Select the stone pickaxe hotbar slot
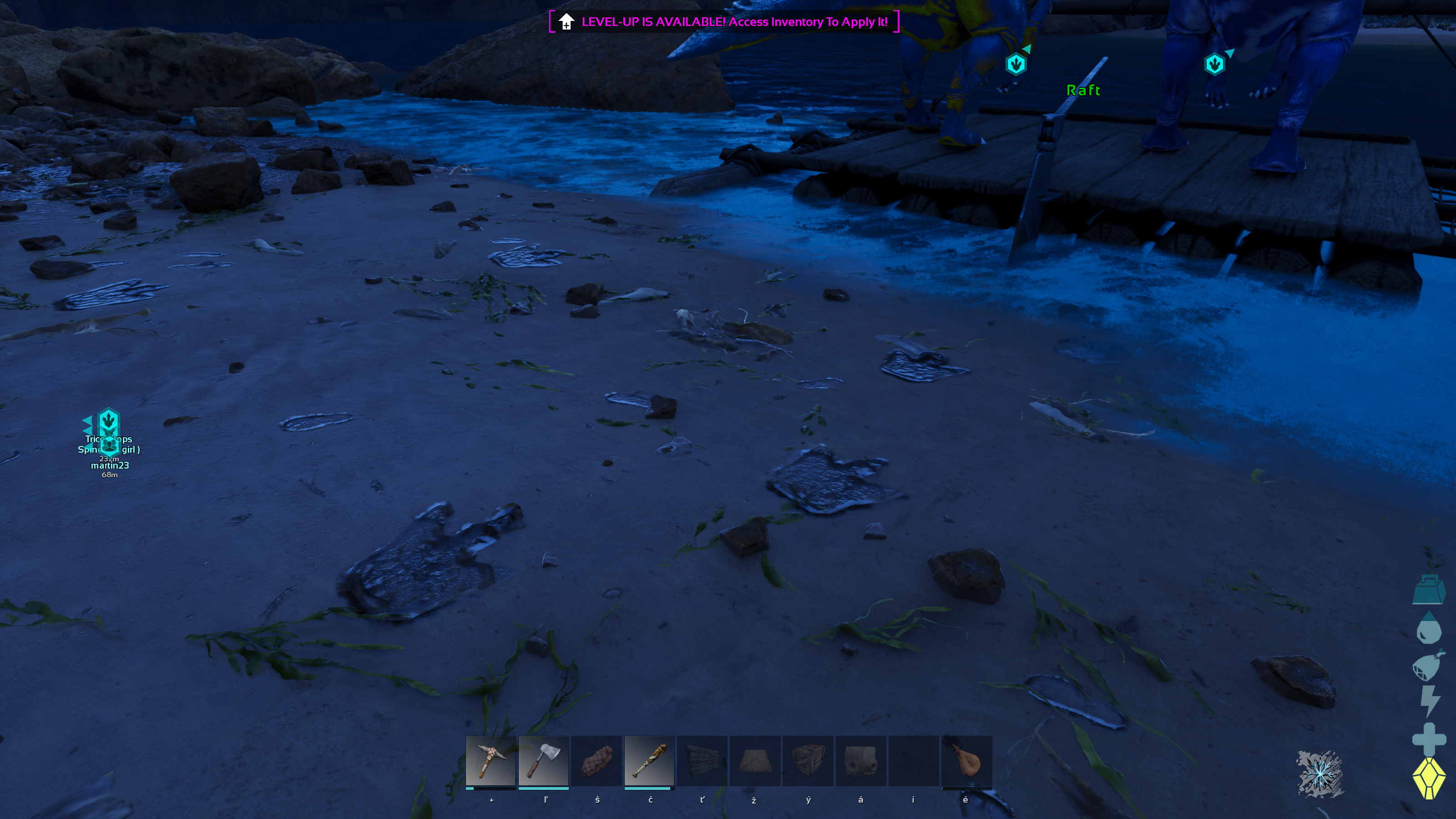This screenshot has width=1456, height=819. [x=490, y=760]
